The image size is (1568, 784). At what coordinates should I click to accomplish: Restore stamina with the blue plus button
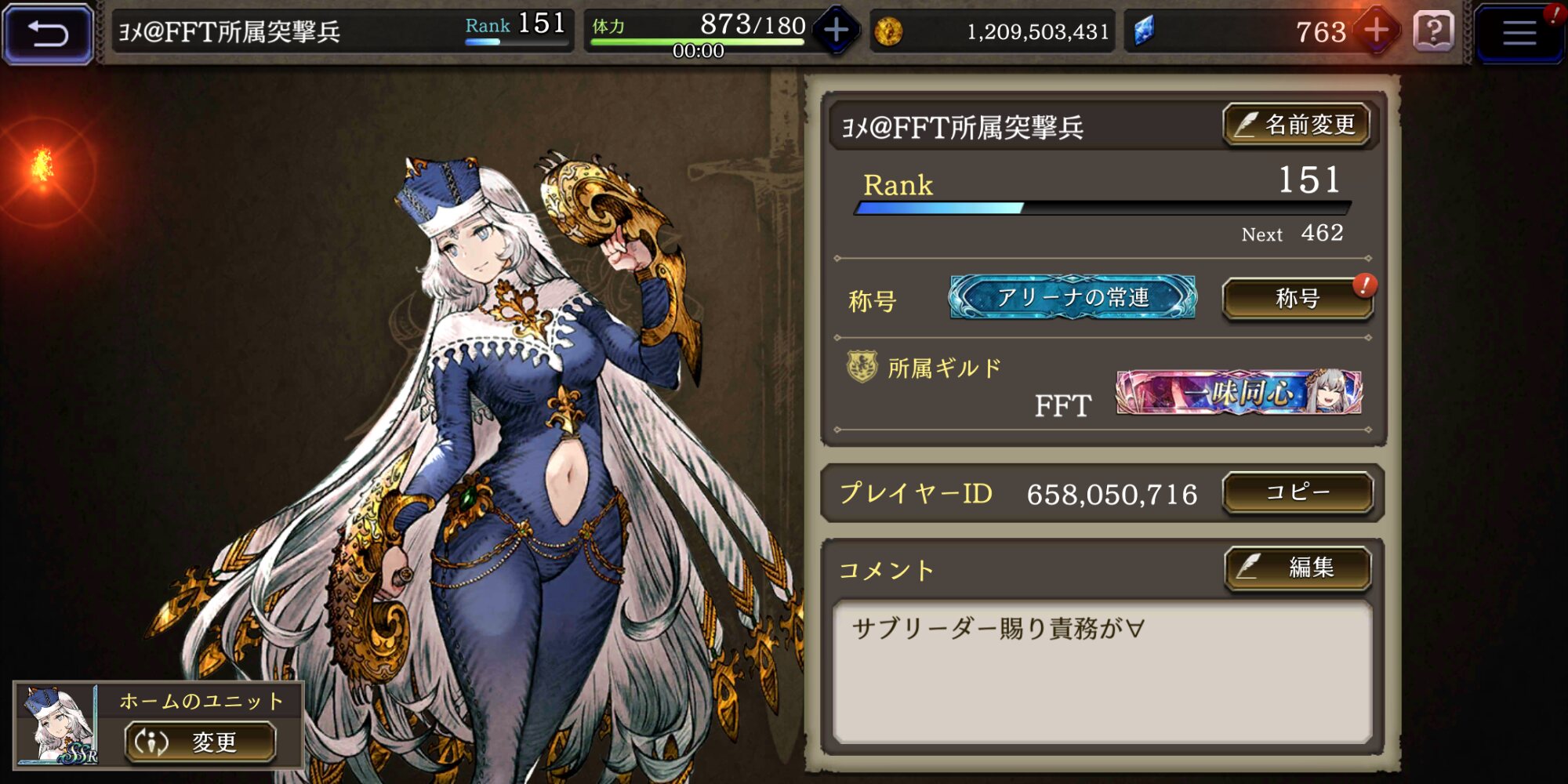(836, 31)
